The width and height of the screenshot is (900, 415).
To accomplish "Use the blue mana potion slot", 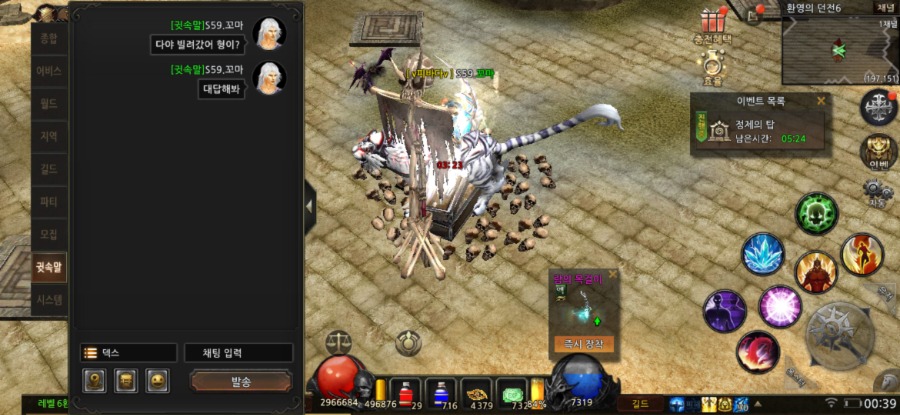I will point(440,391).
